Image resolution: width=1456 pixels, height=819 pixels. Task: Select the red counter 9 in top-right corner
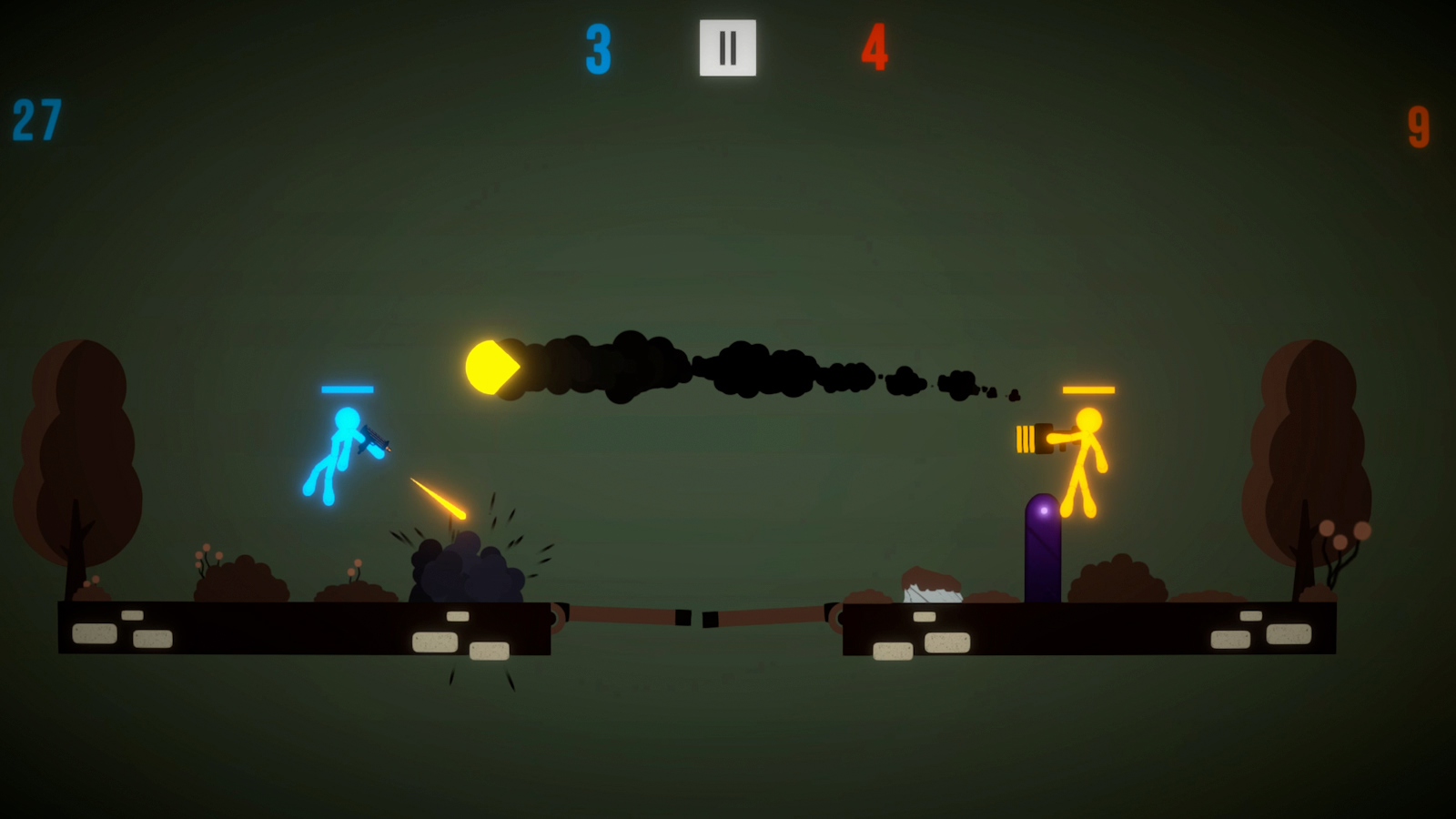1417,127
